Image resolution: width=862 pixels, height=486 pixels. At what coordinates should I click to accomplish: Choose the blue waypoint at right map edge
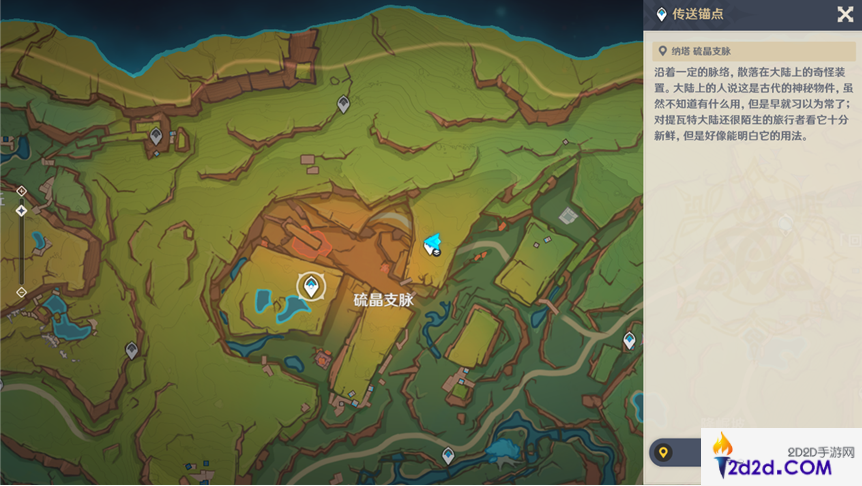click(x=629, y=341)
